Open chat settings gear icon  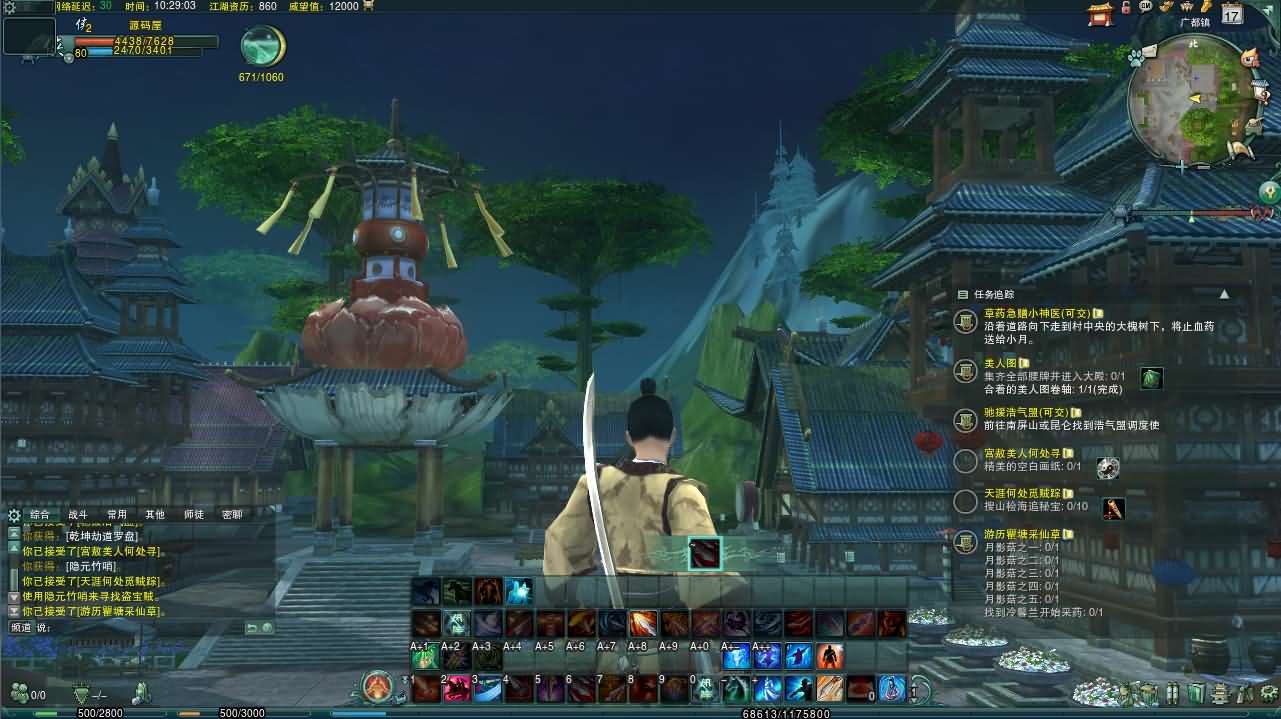coord(14,516)
